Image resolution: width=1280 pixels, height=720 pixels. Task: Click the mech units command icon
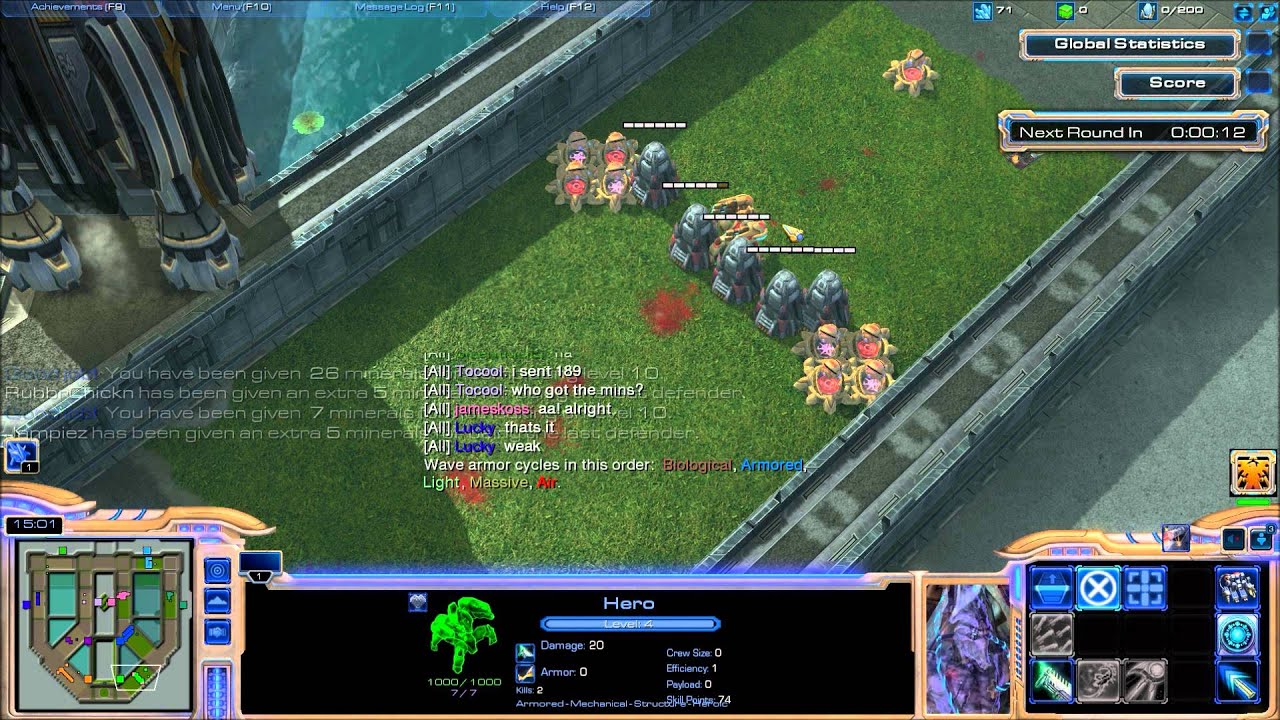1237,588
